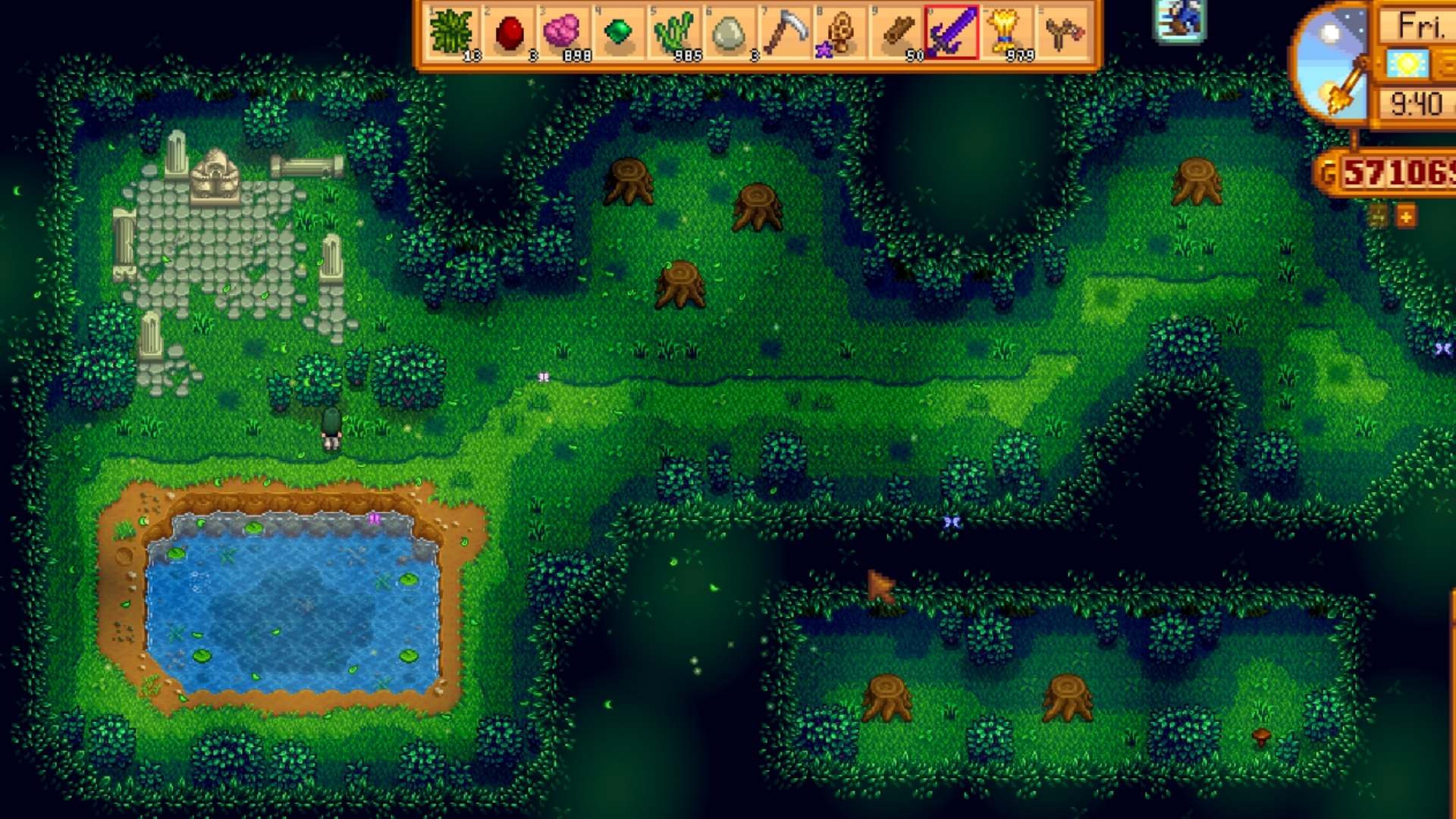
Task: Select the starred morel mushroom slot
Action: coord(839,33)
